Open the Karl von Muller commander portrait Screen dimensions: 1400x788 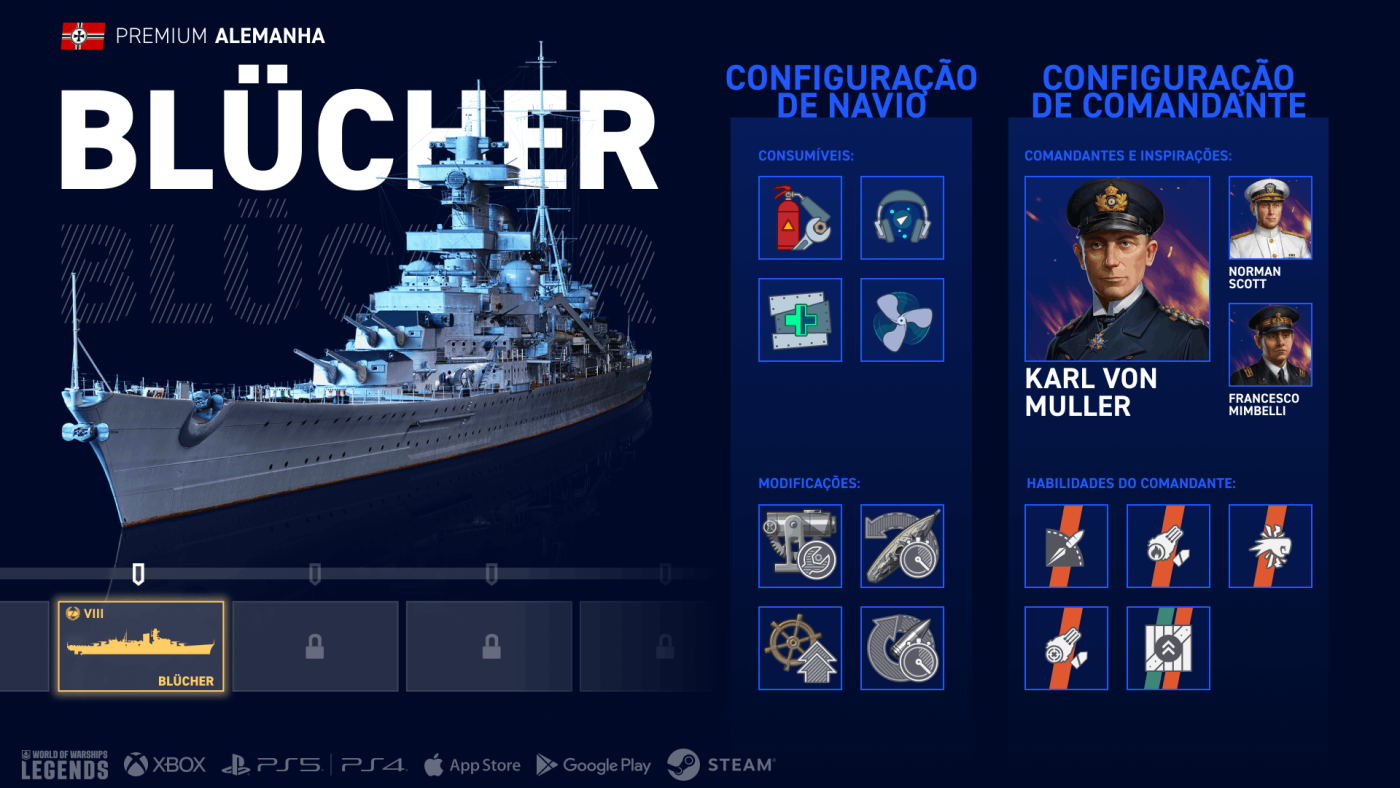[x=1117, y=269]
